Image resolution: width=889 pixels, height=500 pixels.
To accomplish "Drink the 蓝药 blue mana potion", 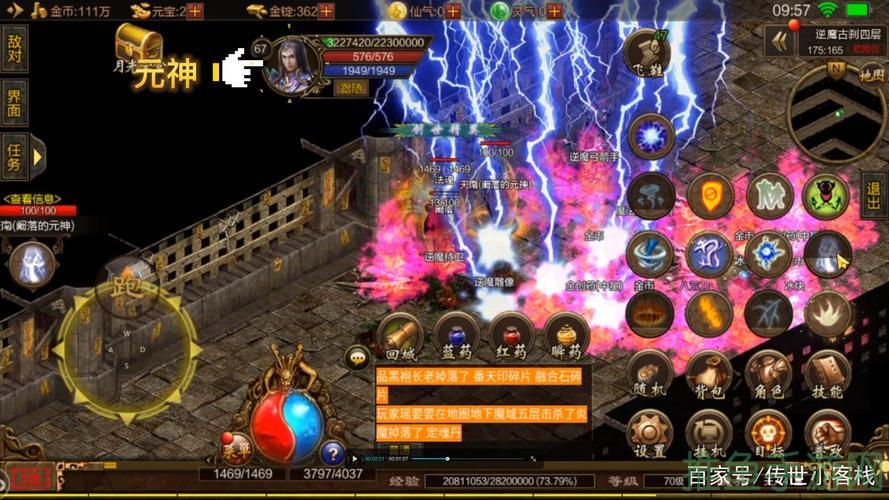I will tap(456, 336).
